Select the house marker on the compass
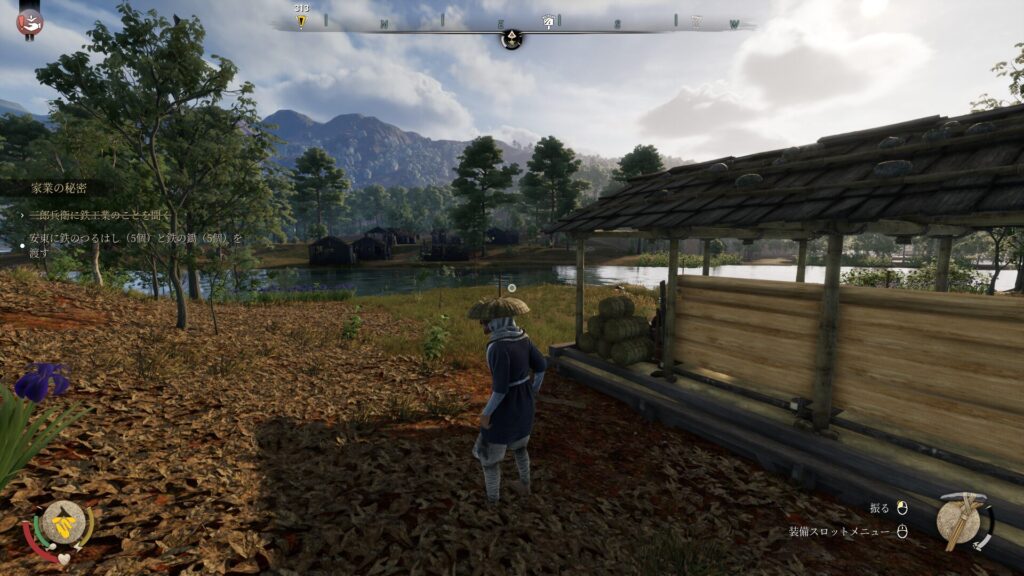The image size is (1024, 576). (548, 21)
